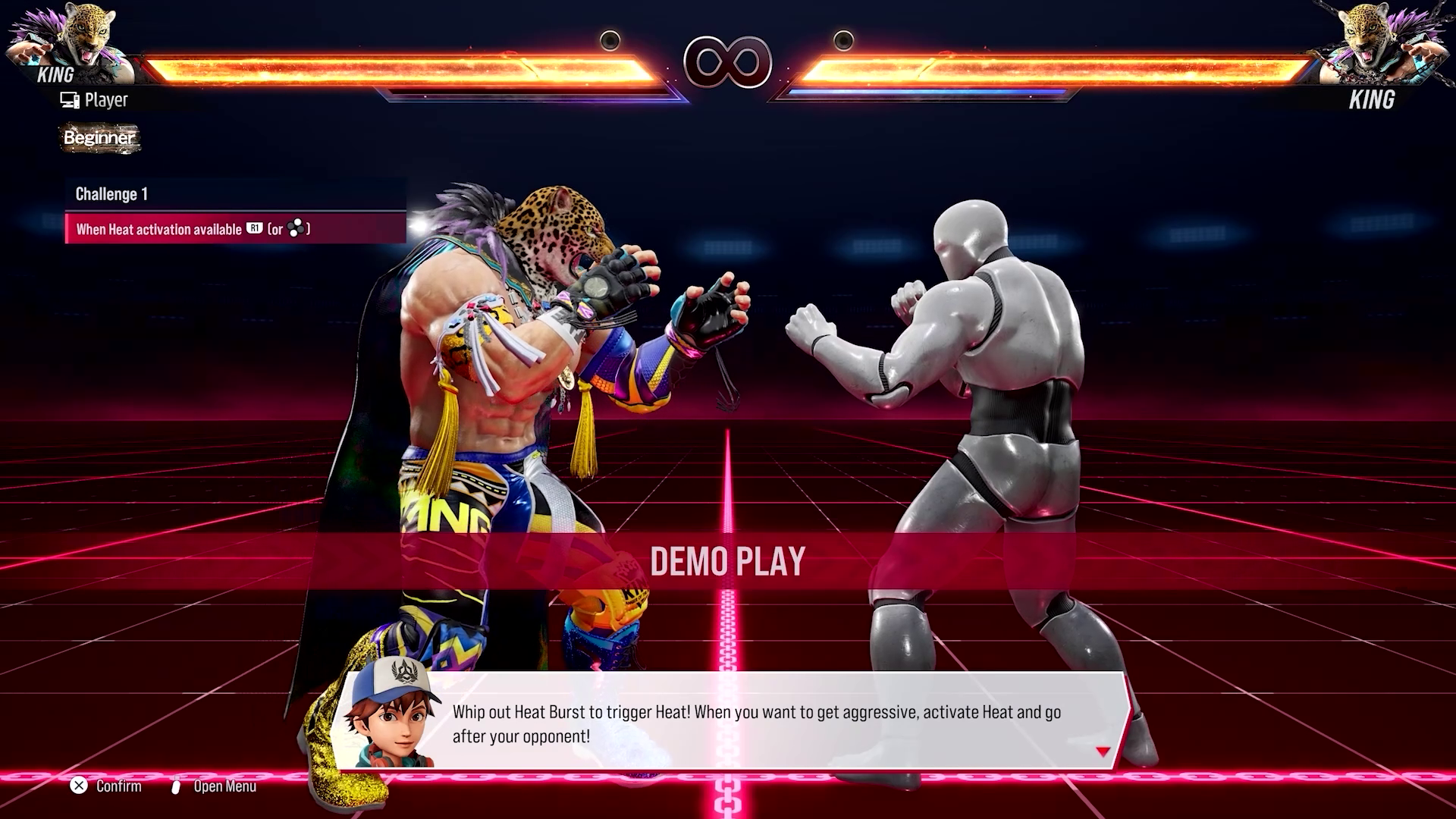Click the DEMO PLAY banner

(727, 561)
